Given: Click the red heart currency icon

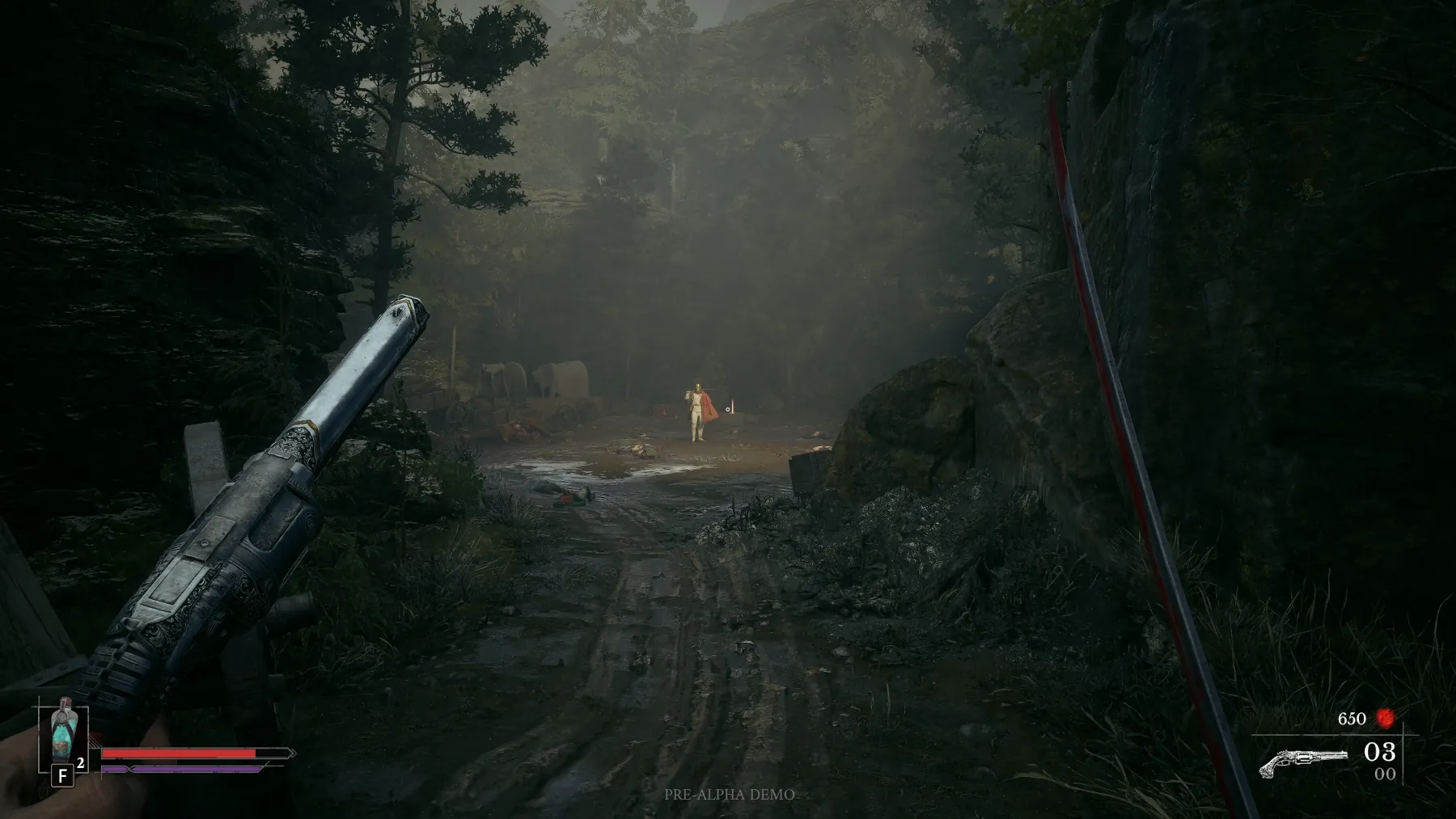Looking at the screenshot, I should coord(1386,718).
